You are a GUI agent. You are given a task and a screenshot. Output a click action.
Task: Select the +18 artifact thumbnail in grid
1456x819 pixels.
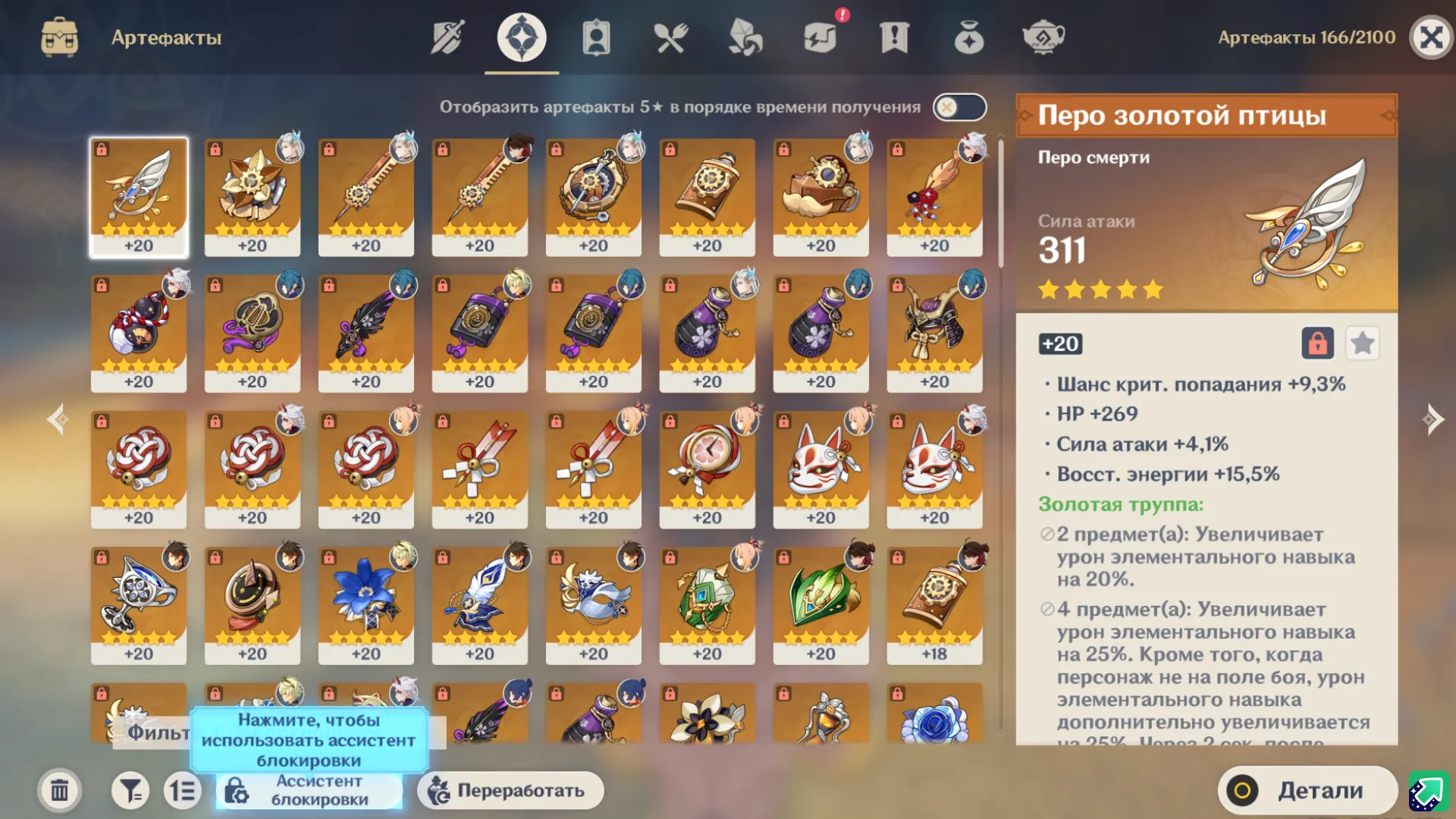click(935, 603)
